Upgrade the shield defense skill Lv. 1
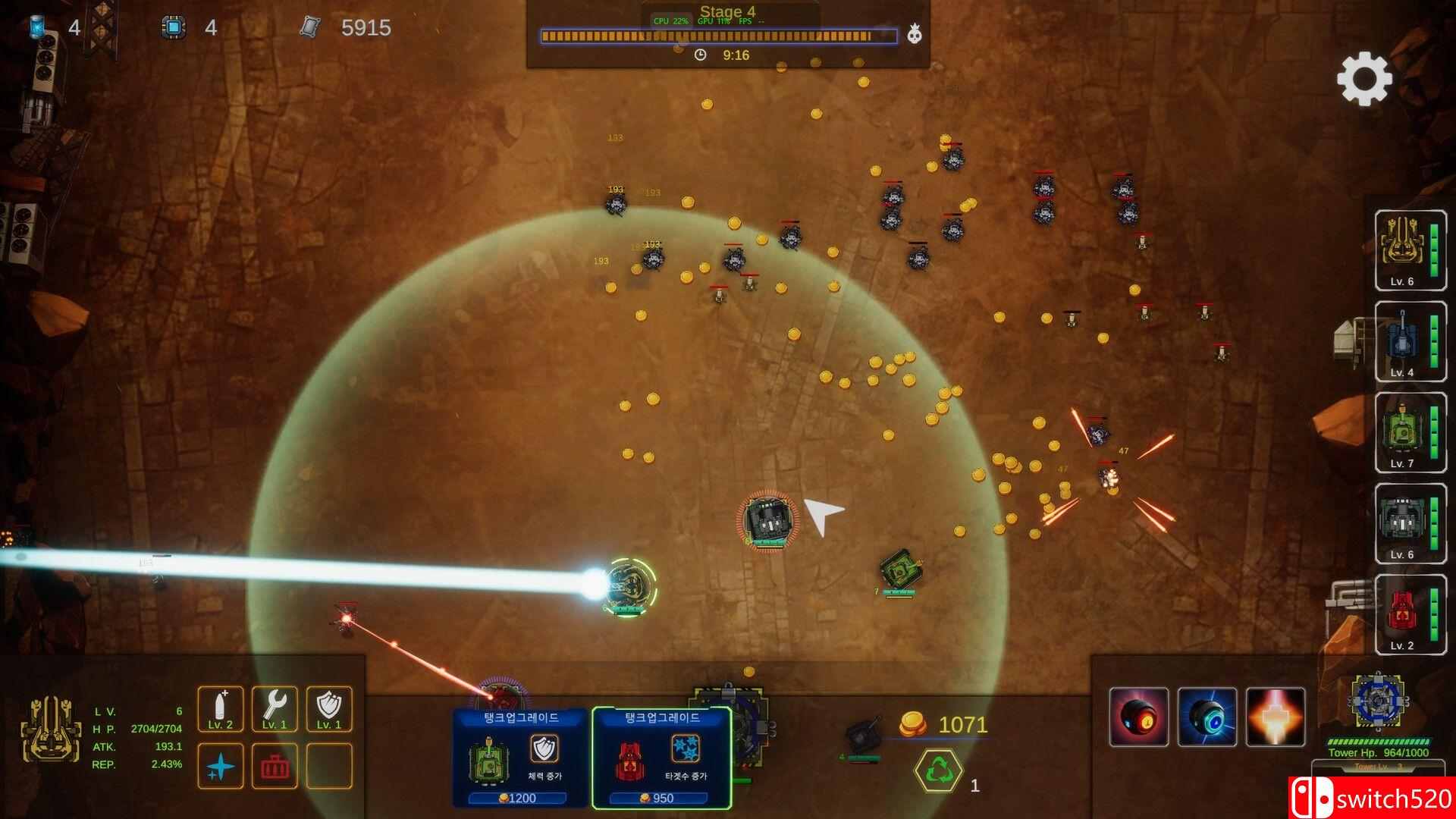The image size is (1456, 819). [329, 709]
